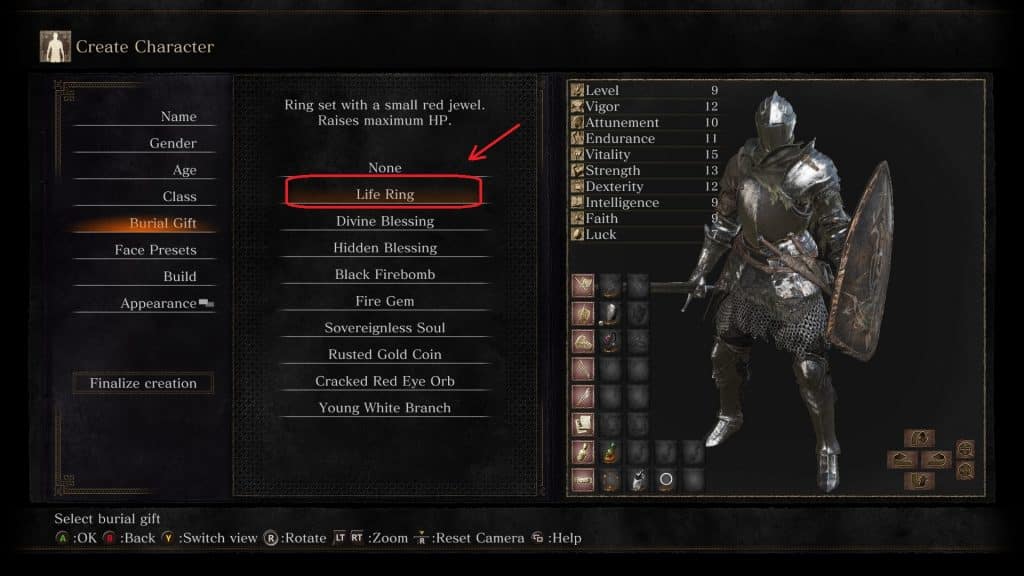Open Face Presets
The height and width of the screenshot is (576, 1024).
tap(155, 250)
